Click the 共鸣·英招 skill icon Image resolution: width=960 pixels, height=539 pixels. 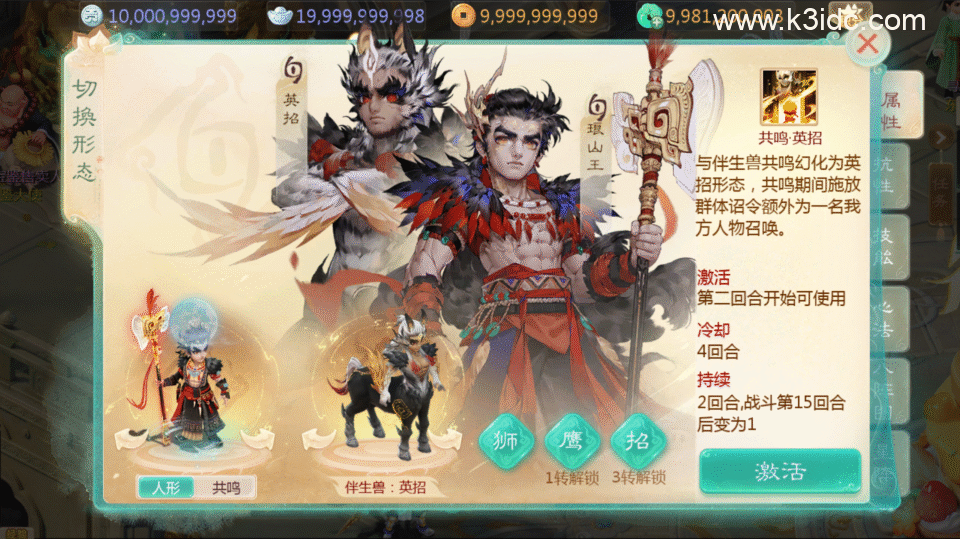coord(788,97)
